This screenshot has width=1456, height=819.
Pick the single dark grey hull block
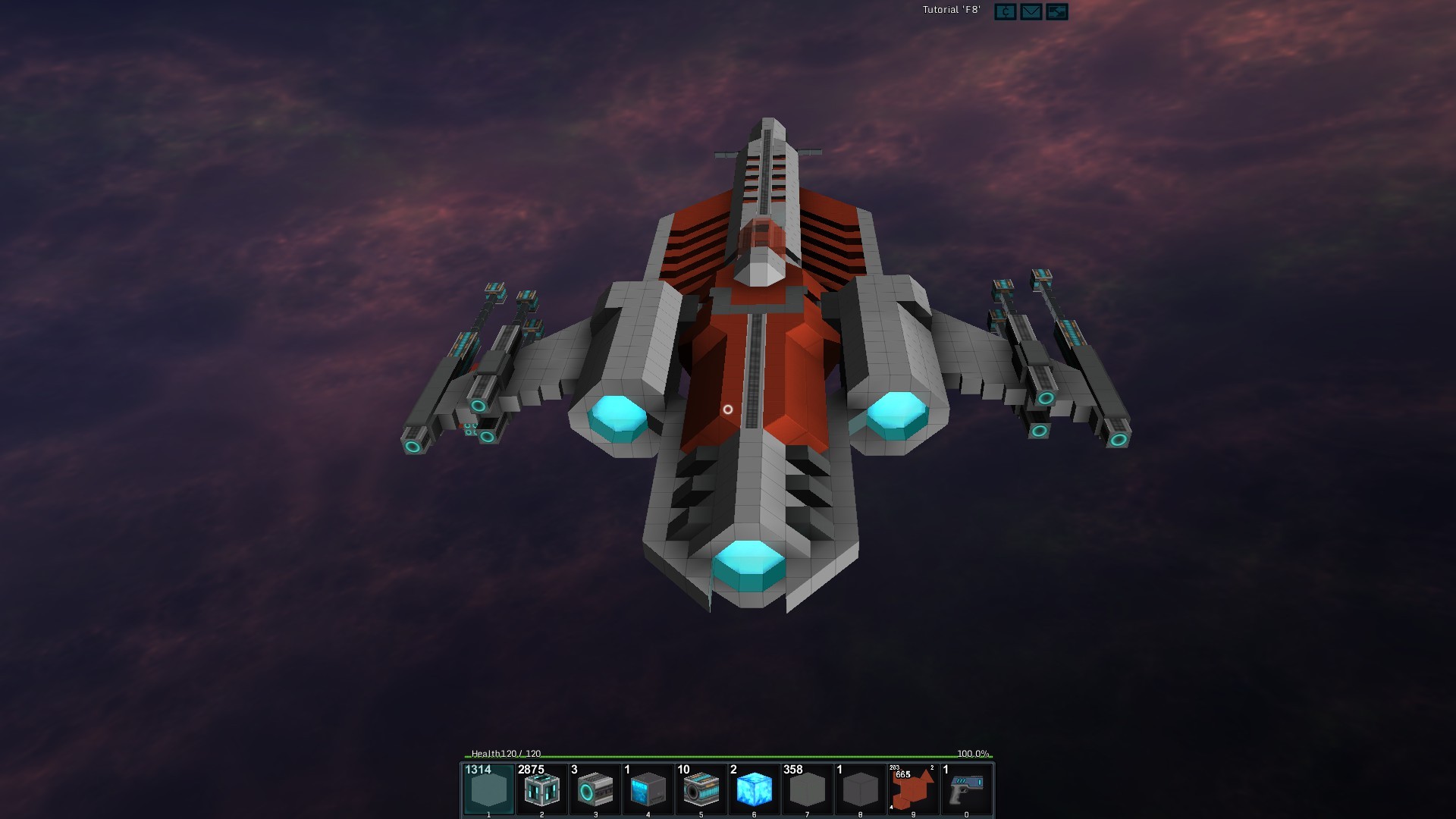click(x=860, y=789)
